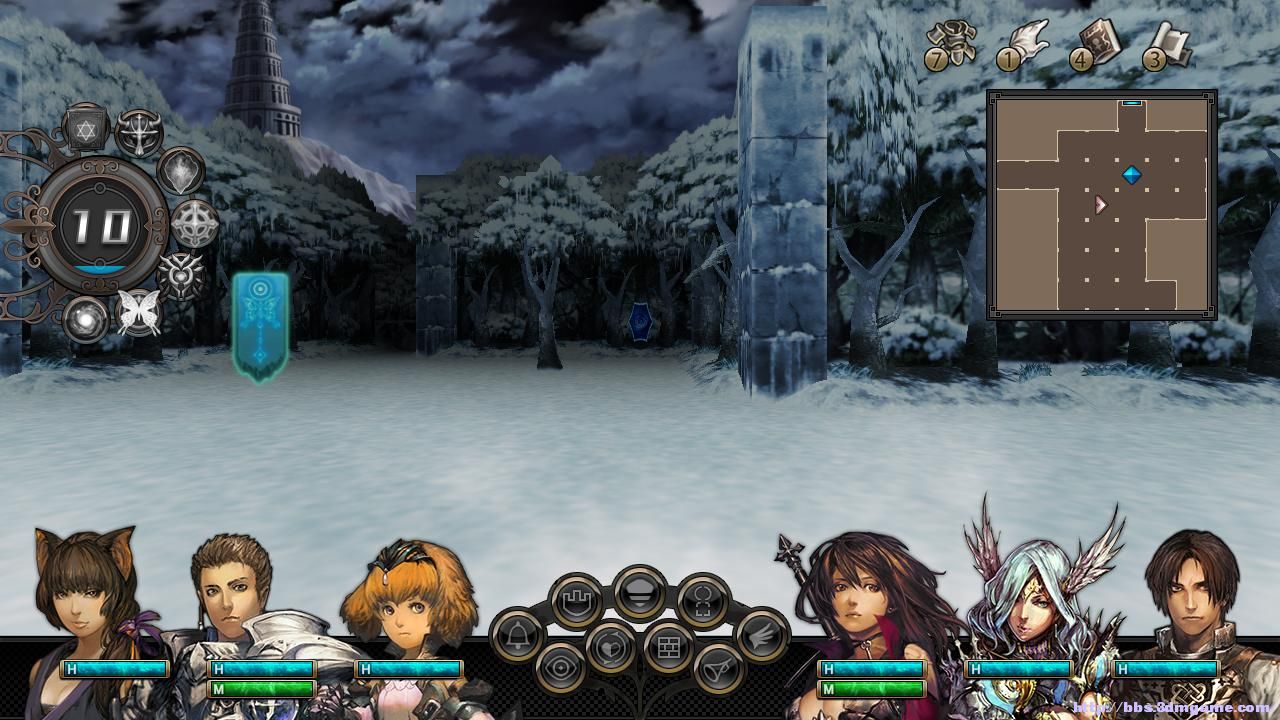Select the hexagram tome icon

point(85,129)
